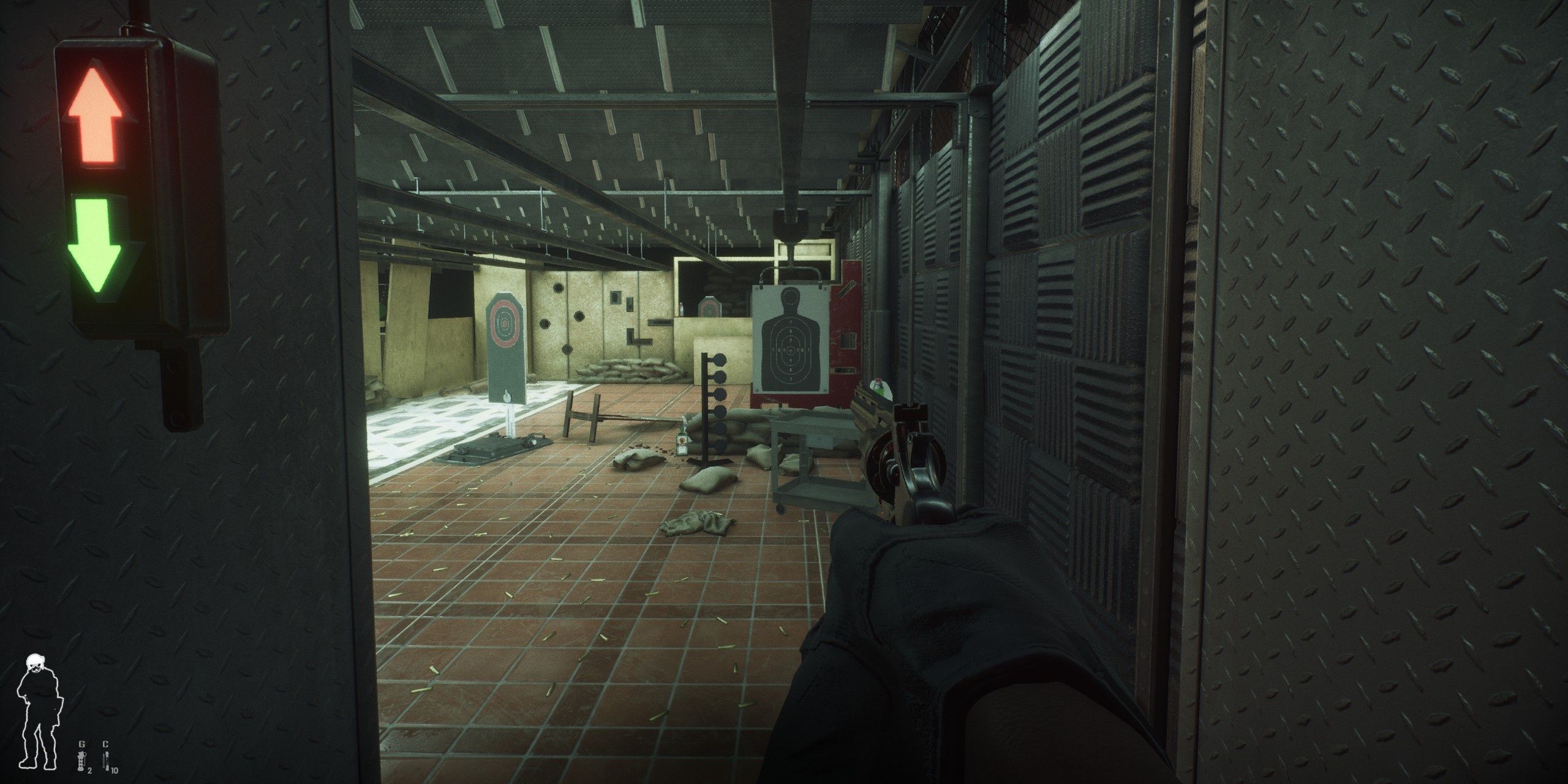Select the chemlight item icon
This screenshot has height=784, width=1568.
(x=105, y=761)
